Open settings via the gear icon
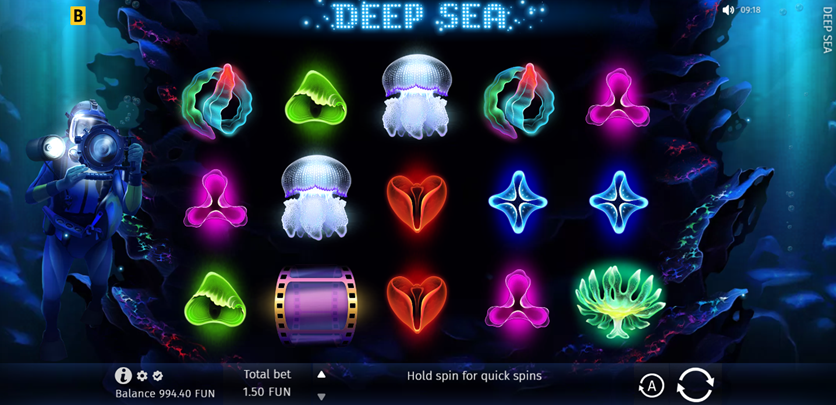The image size is (836, 405). pos(142,376)
